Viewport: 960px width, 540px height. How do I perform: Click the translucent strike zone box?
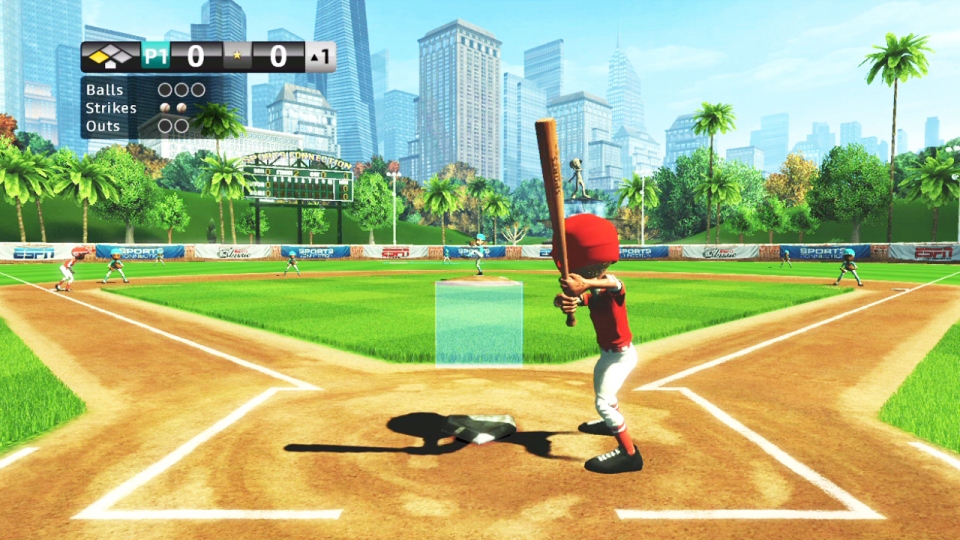point(478,322)
